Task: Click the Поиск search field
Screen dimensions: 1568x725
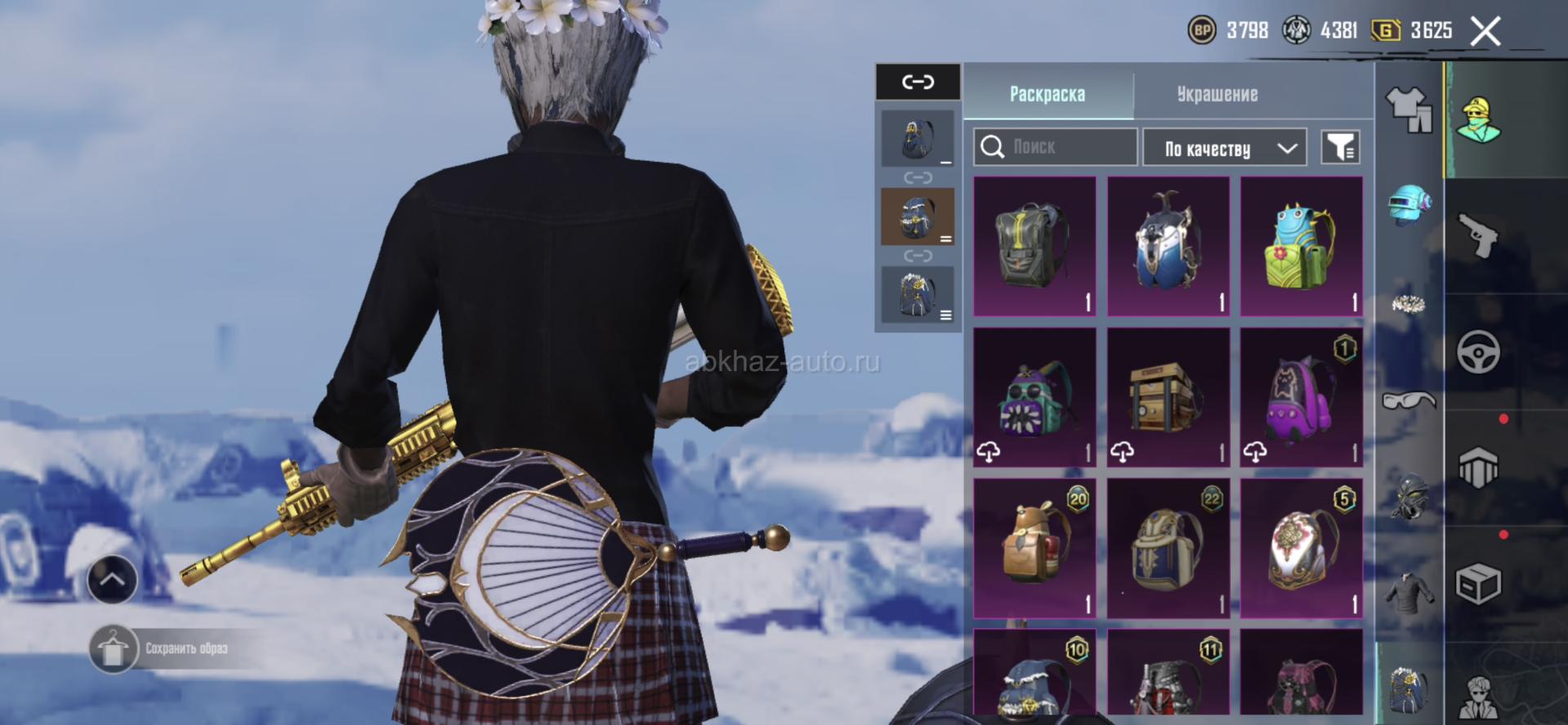Action: (x=1055, y=147)
